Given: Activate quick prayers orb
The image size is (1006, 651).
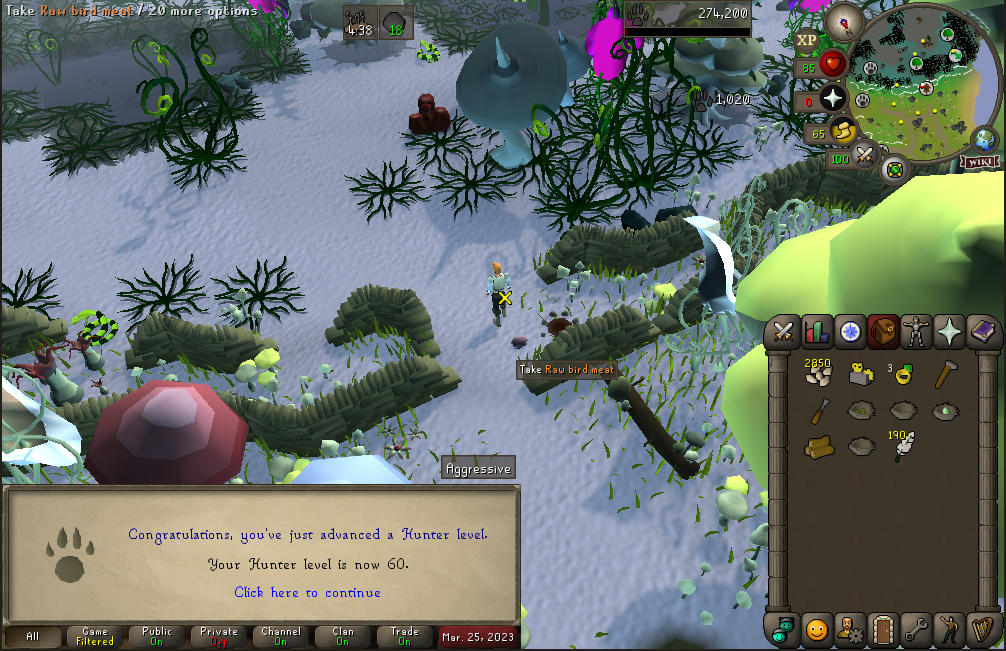Looking at the screenshot, I should coord(832,97).
